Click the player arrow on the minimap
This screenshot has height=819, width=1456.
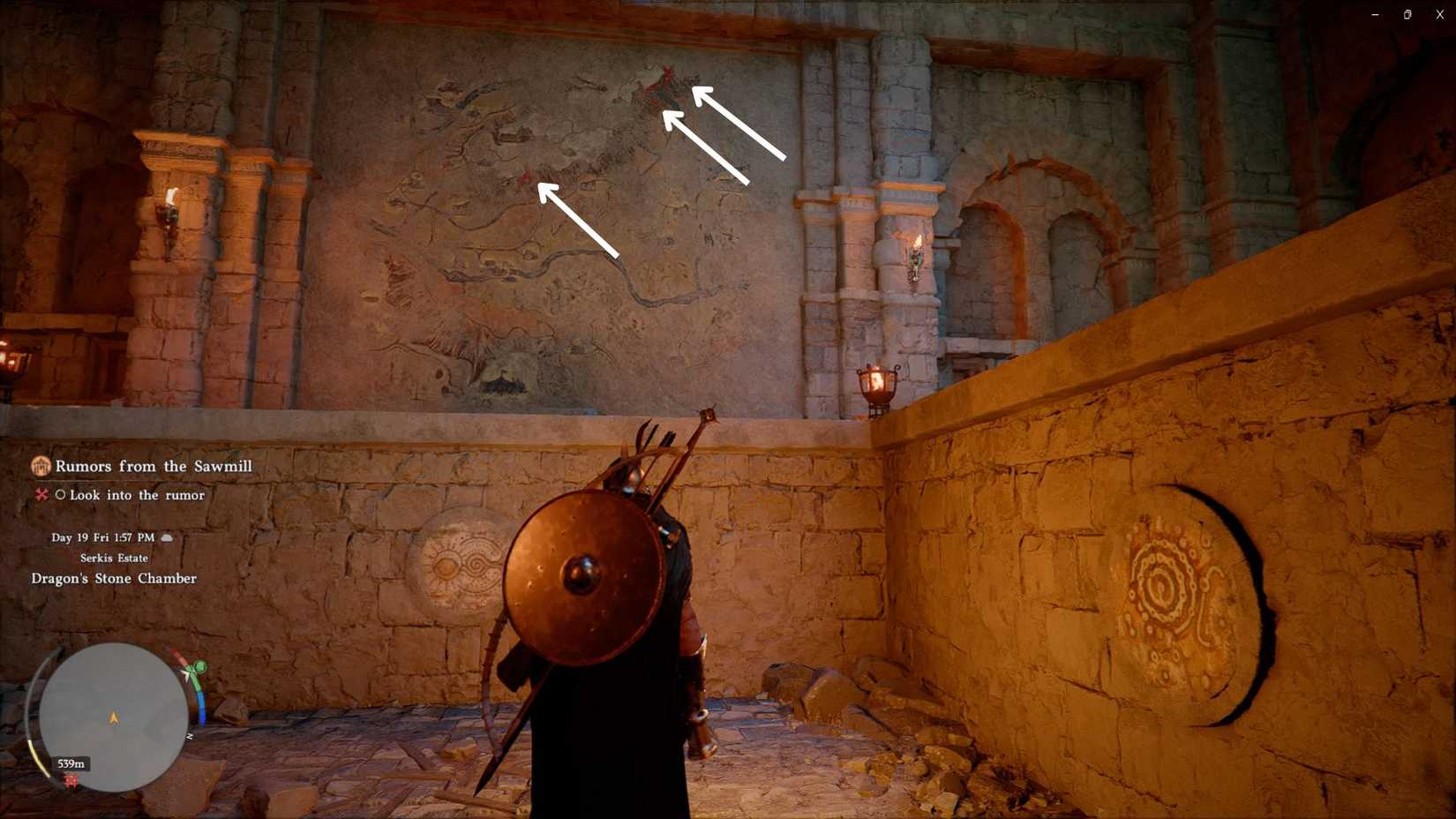114,718
